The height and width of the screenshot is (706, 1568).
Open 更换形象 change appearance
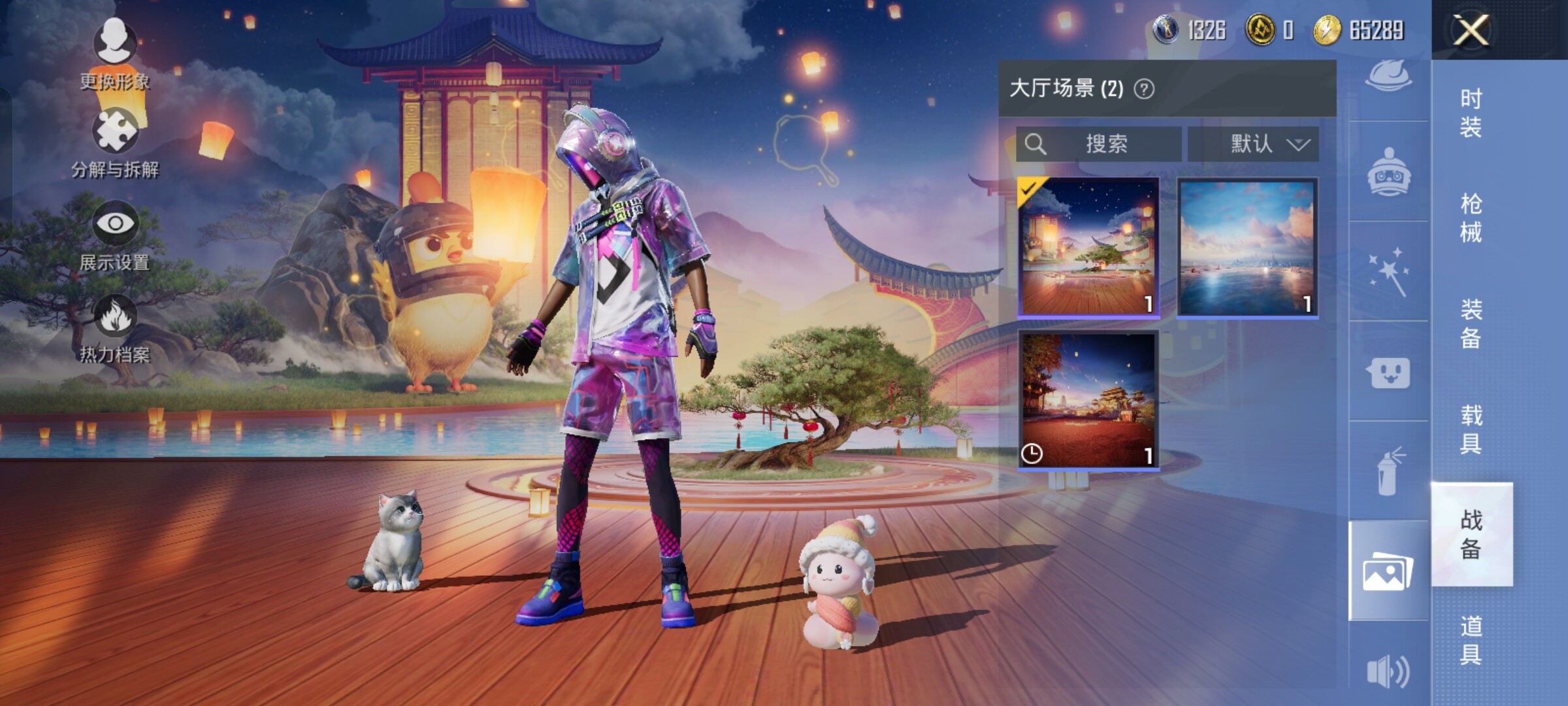click(115, 54)
